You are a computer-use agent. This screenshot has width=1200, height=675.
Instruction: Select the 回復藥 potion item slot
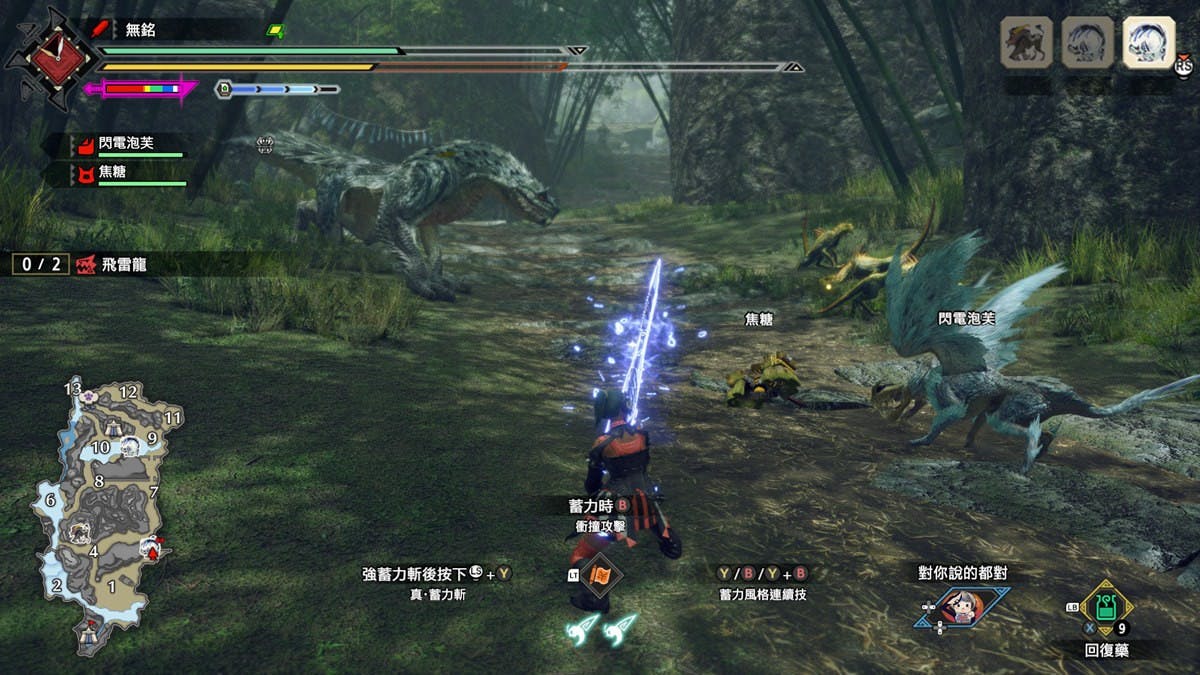(1105, 608)
